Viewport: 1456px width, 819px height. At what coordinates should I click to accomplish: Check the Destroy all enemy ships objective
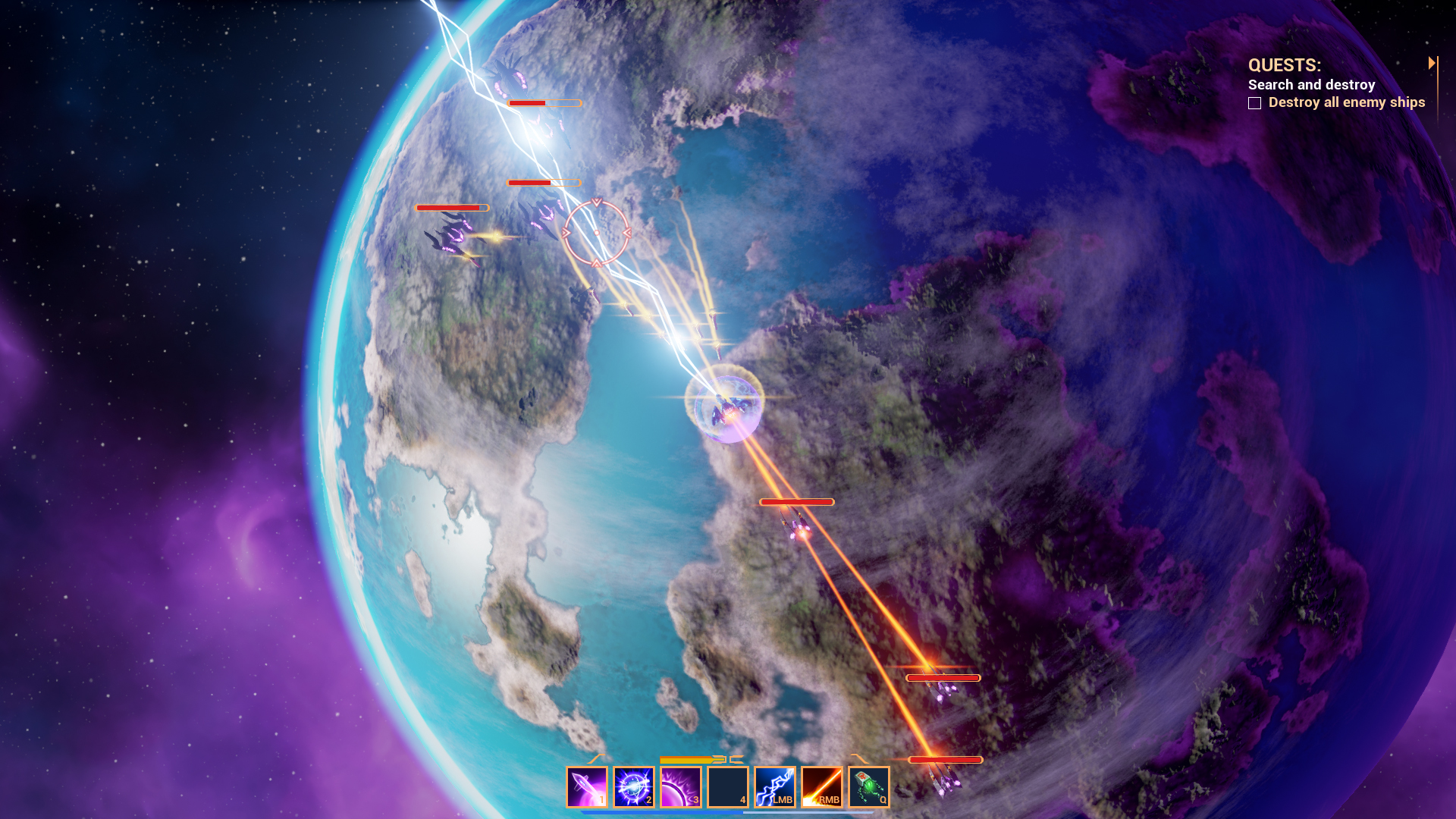[1255, 102]
